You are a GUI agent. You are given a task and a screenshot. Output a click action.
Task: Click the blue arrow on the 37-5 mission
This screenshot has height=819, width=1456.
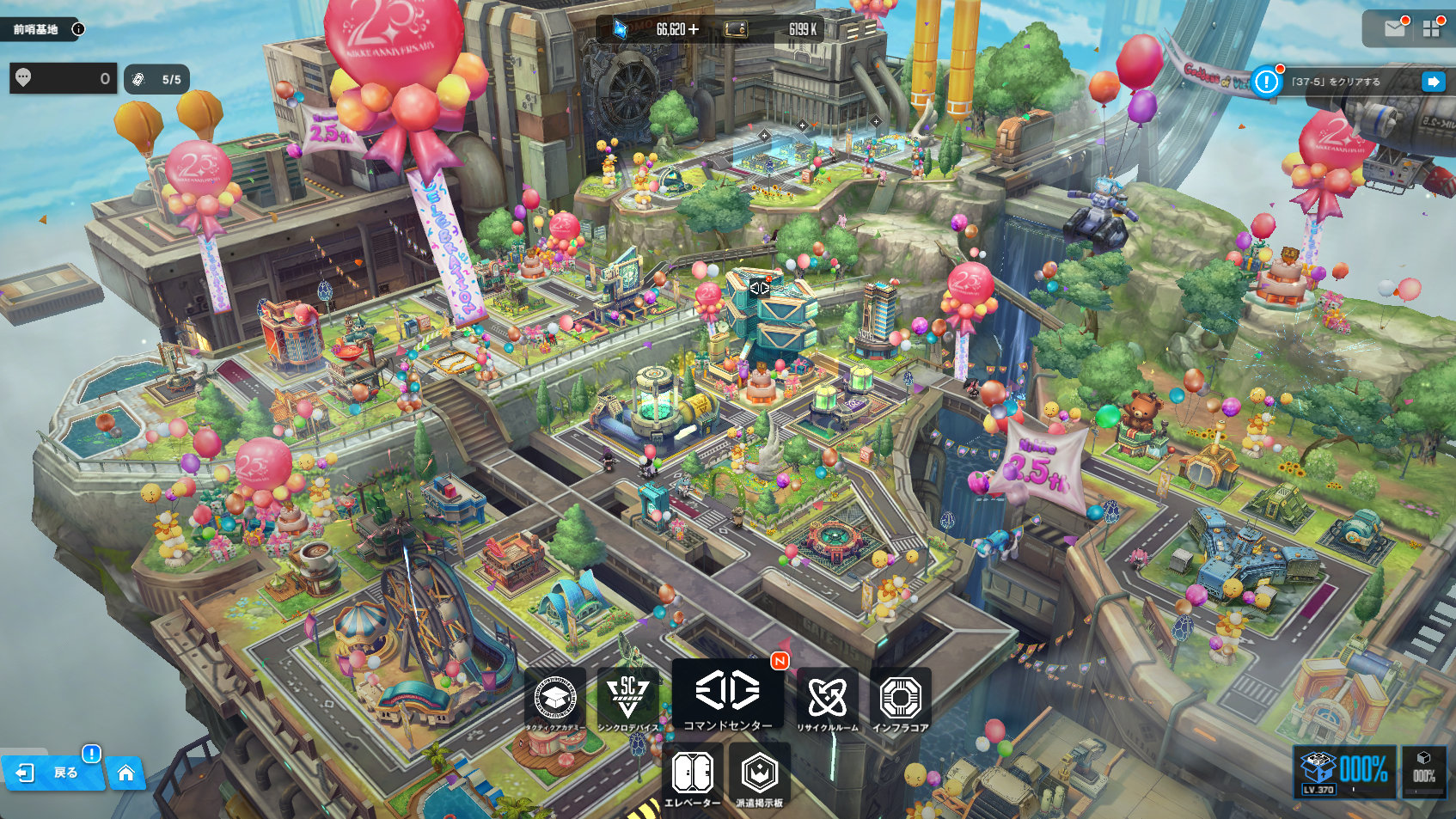[1433, 82]
